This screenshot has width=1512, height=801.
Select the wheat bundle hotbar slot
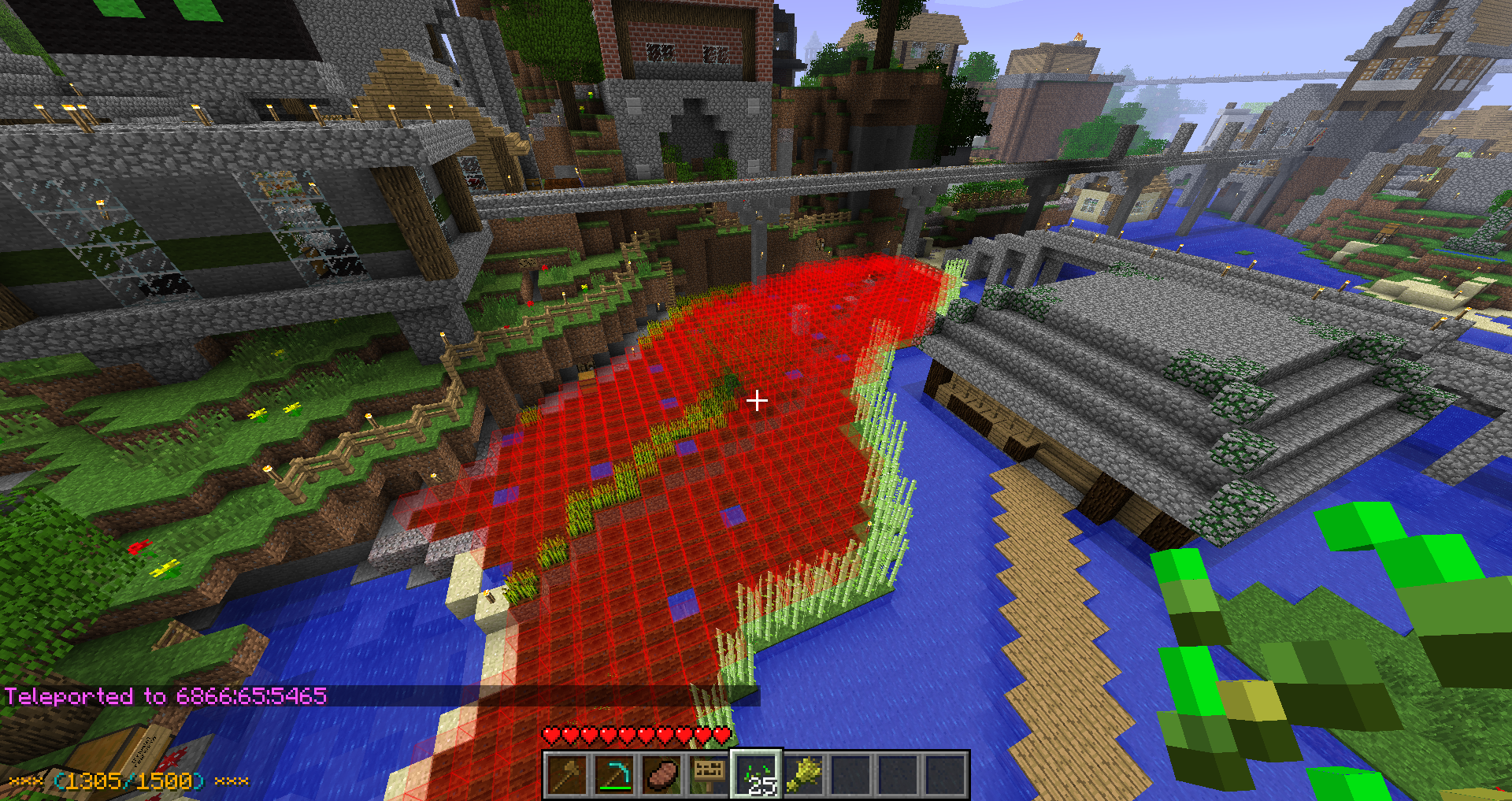[x=804, y=775]
